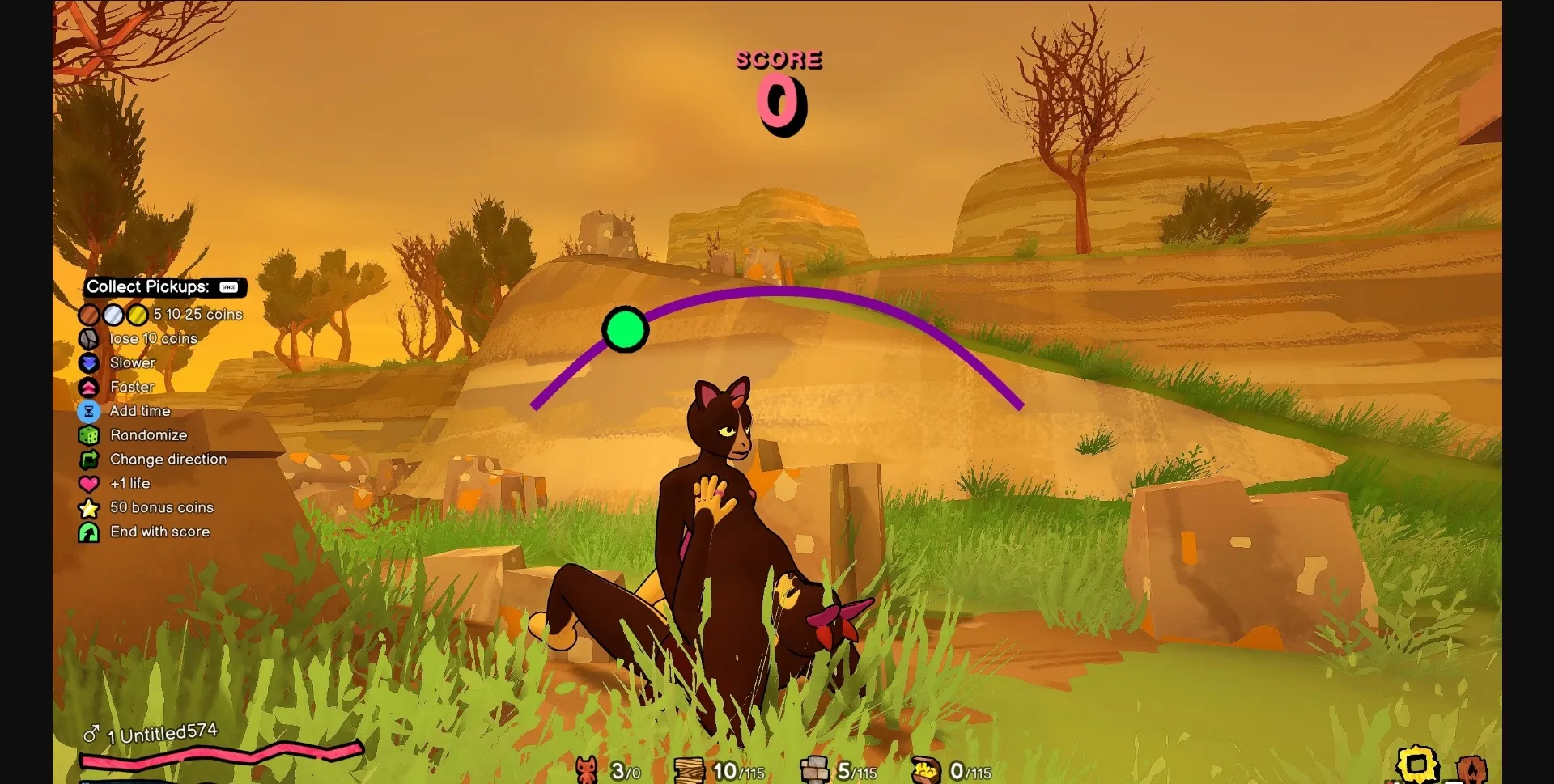Select the Add time hourglass icon

click(89, 411)
